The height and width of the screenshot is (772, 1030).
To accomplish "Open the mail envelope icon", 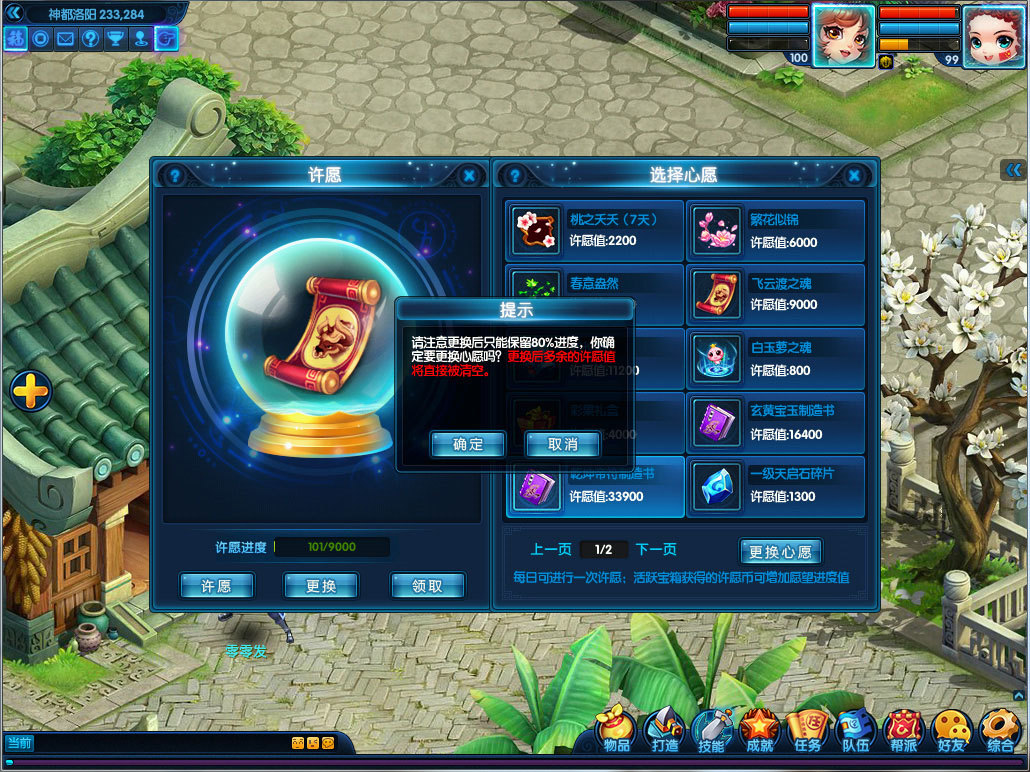I will tap(66, 39).
